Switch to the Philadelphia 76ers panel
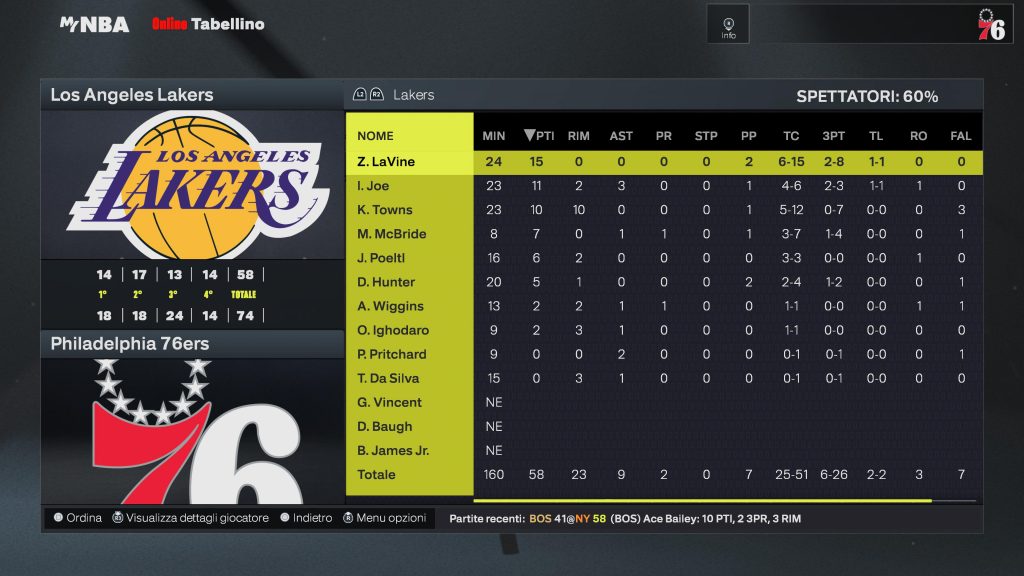1024x576 pixels. tap(130, 344)
